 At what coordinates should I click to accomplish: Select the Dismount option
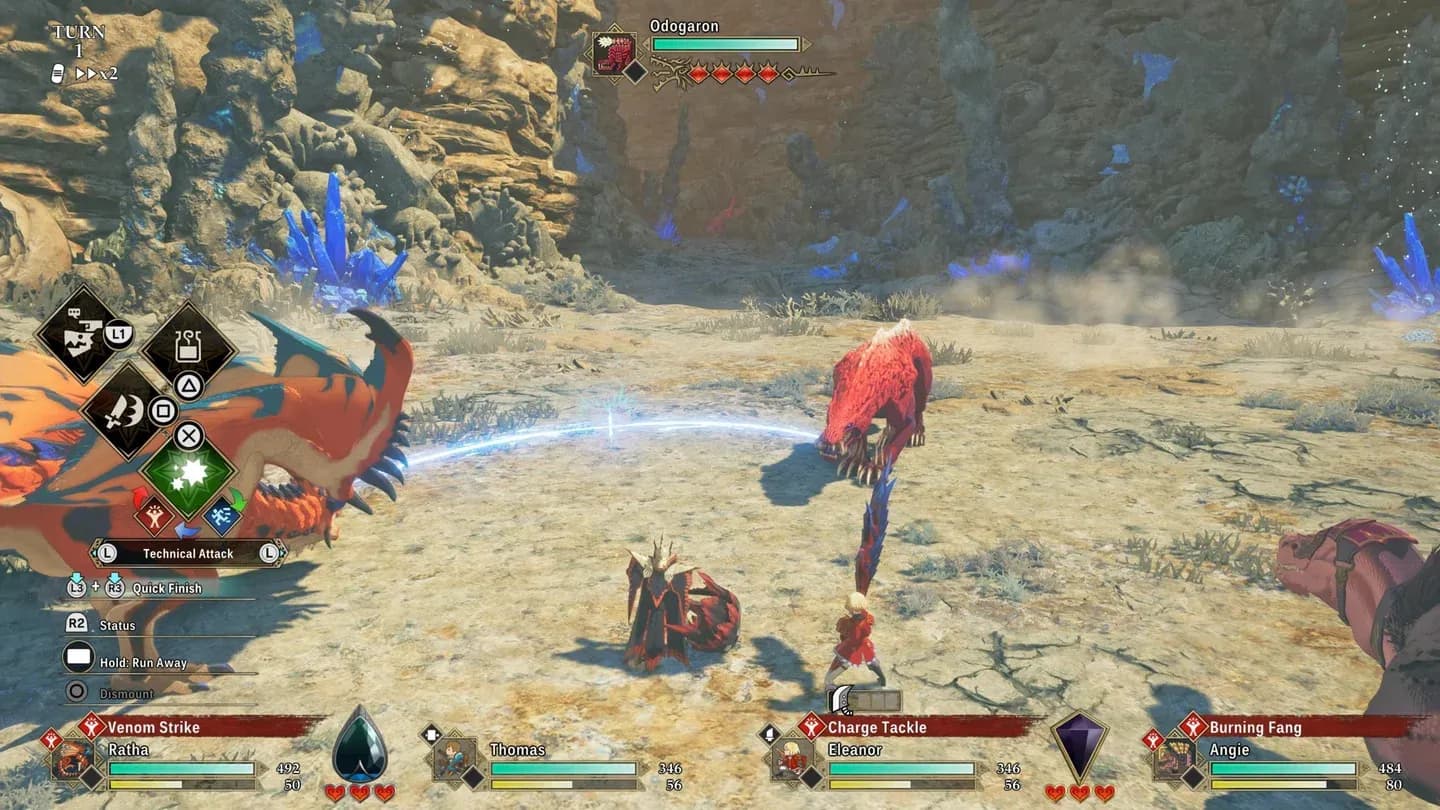click(126, 694)
